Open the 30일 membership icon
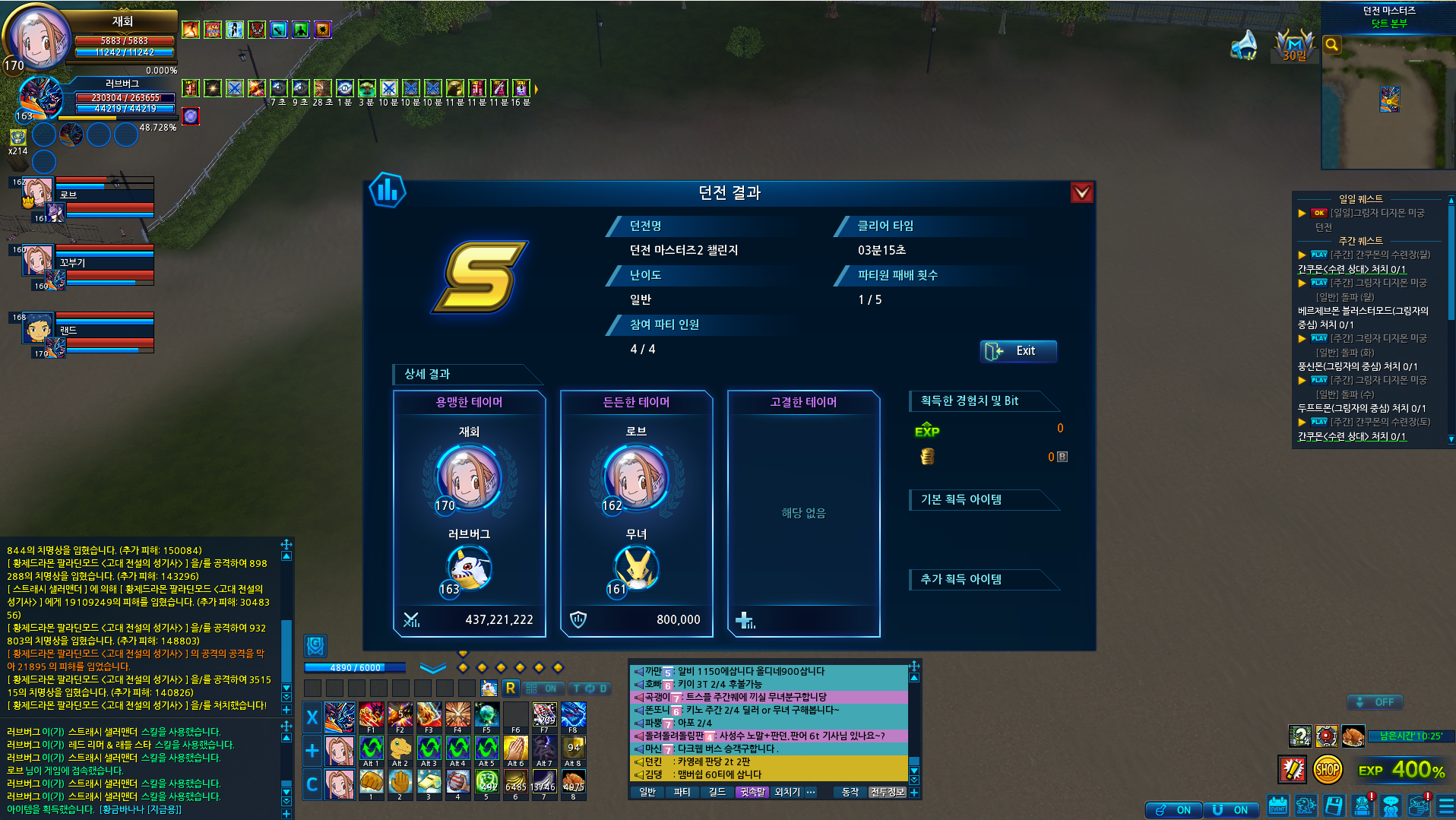 point(1294,46)
